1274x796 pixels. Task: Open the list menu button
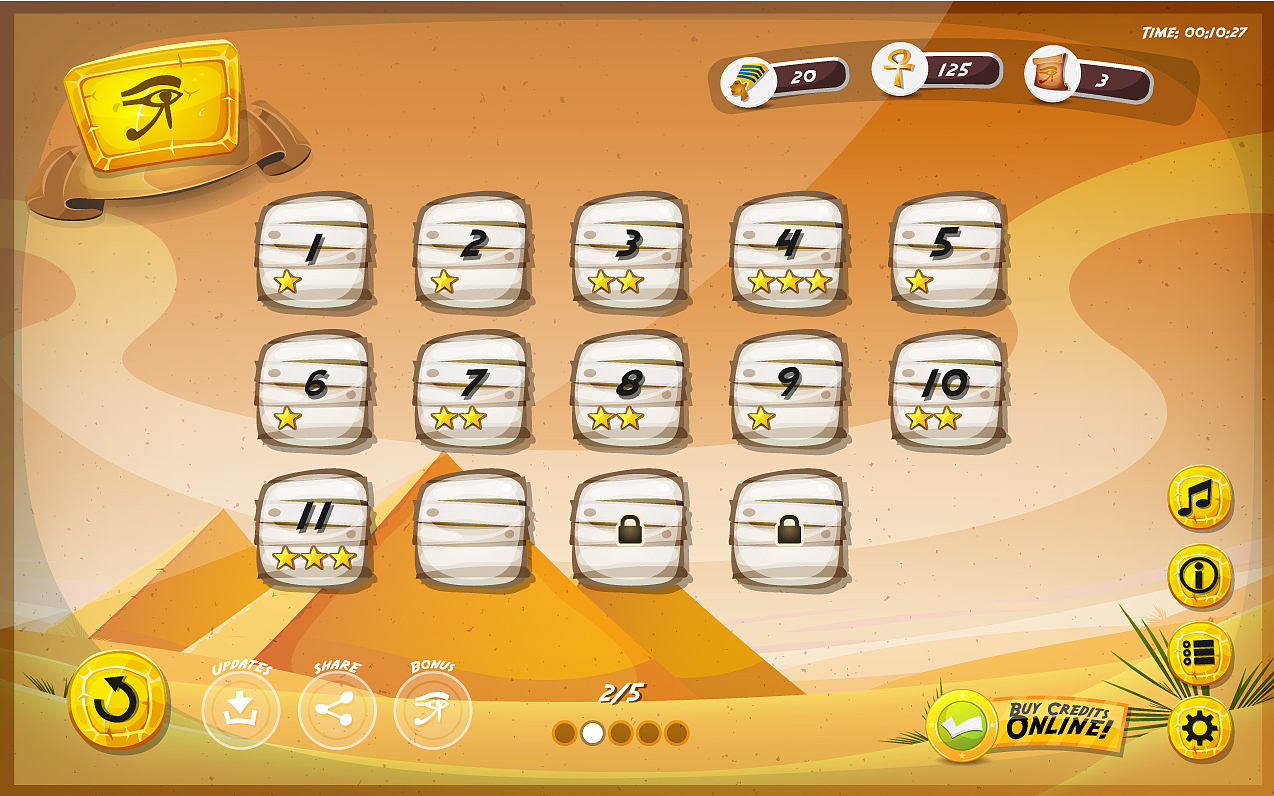pos(1199,653)
